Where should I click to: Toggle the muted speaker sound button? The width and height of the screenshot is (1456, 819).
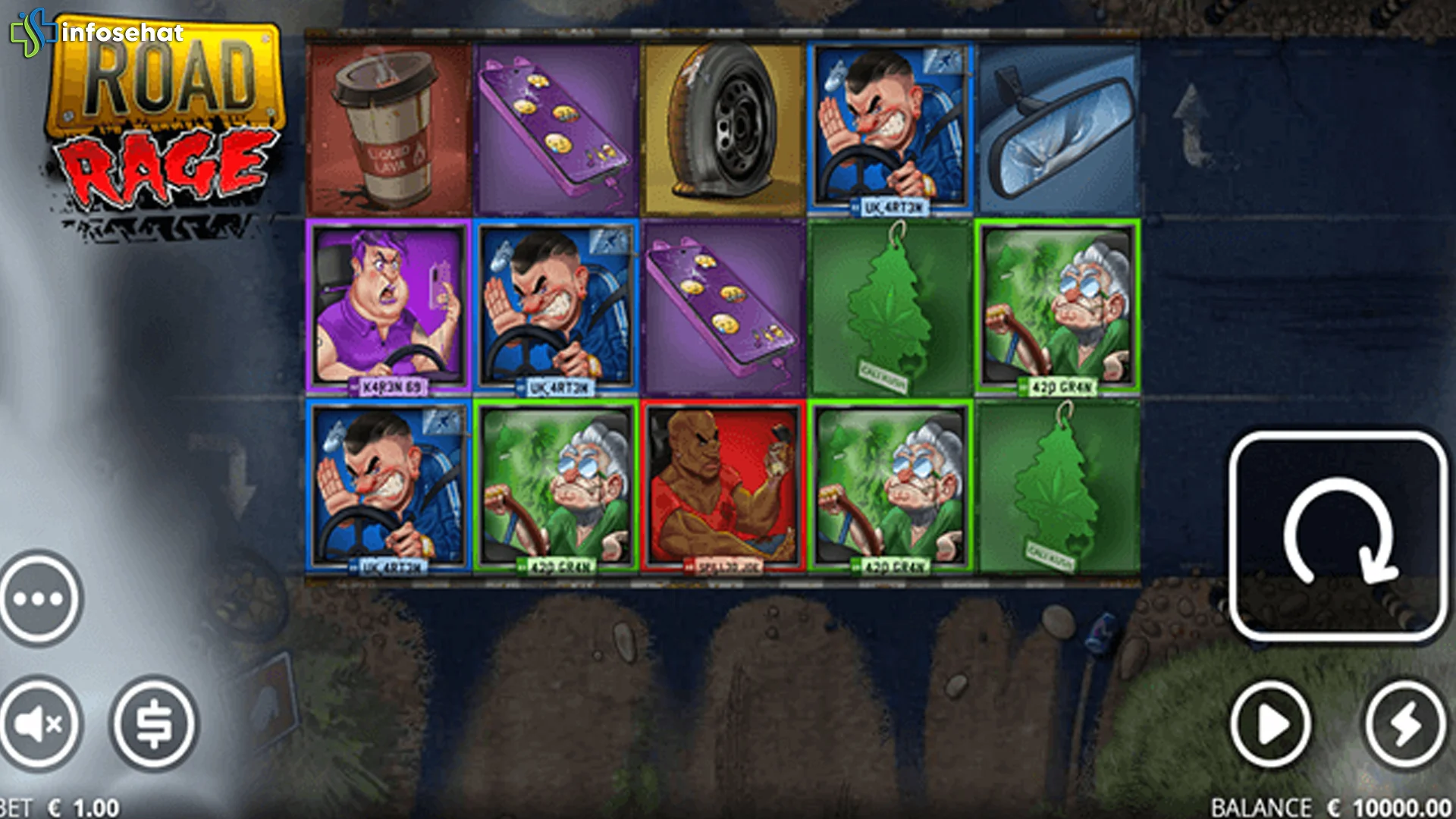click(39, 724)
